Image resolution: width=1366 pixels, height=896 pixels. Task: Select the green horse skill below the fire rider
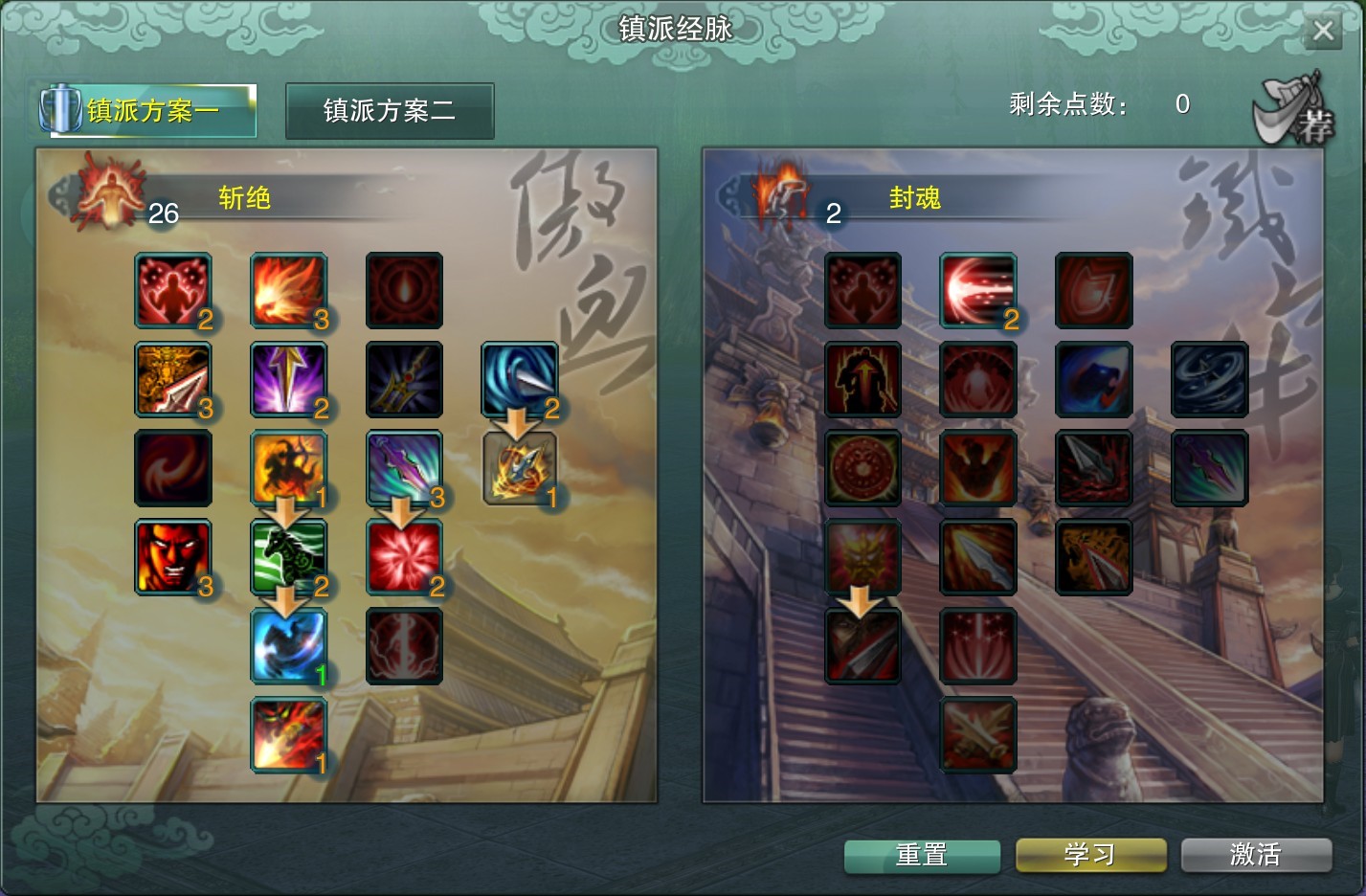[x=288, y=556]
